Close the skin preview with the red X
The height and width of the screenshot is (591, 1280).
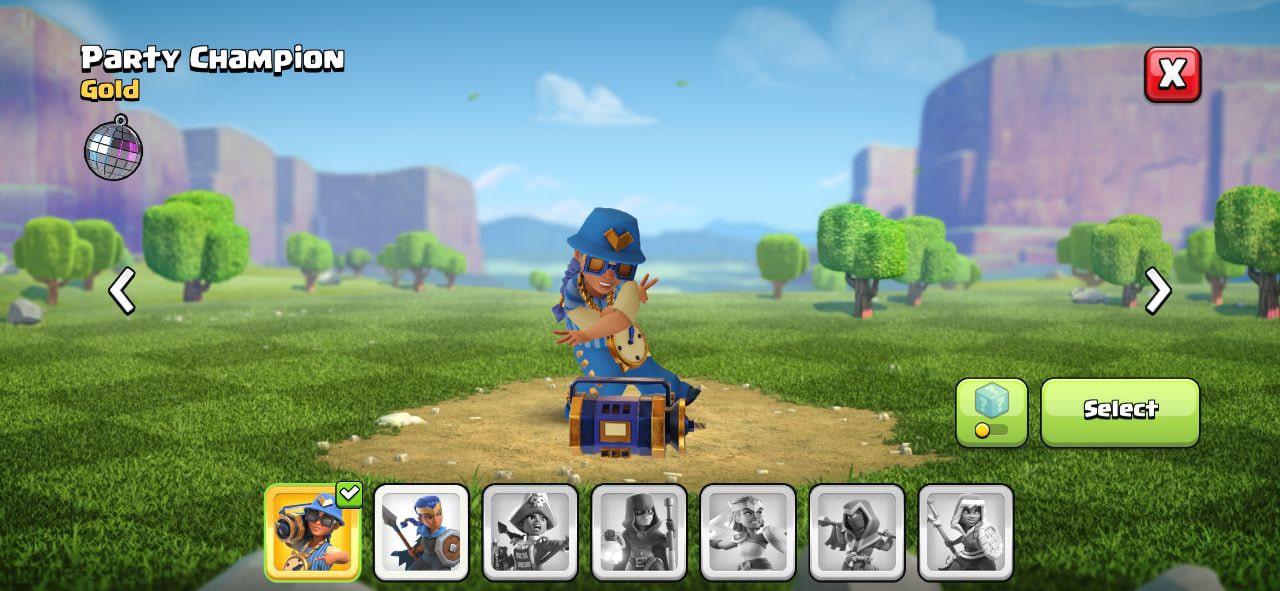point(1172,74)
